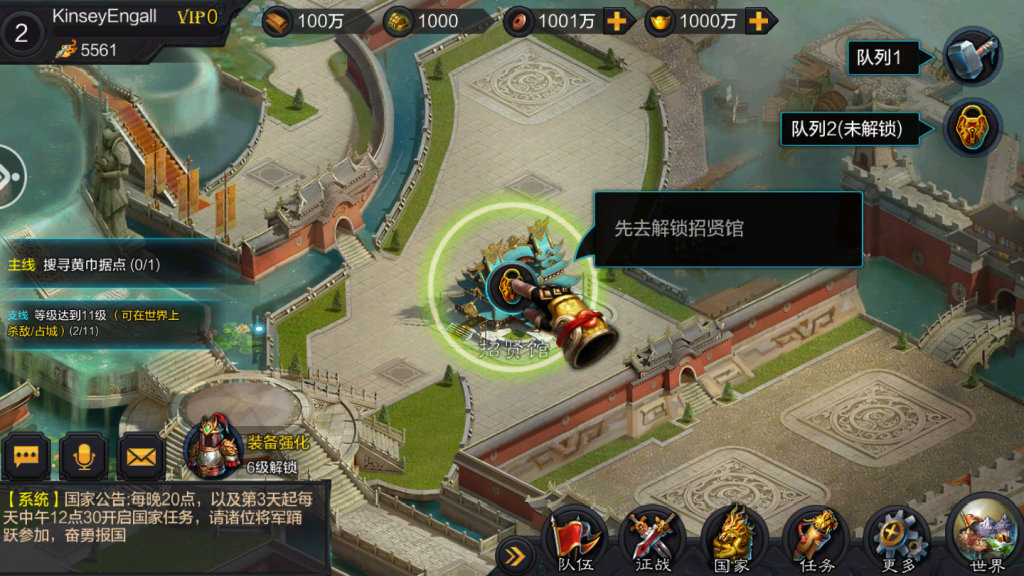This screenshot has height=576, width=1024.
Task: Open the chat bubble button
Action: 26,457
